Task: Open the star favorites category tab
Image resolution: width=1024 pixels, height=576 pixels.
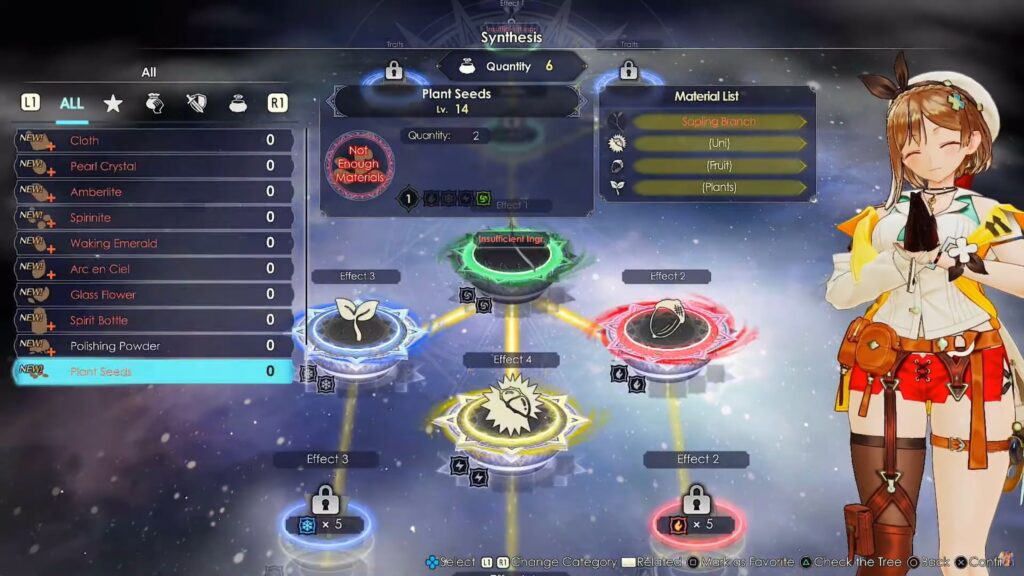Action: click(x=113, y=103)
